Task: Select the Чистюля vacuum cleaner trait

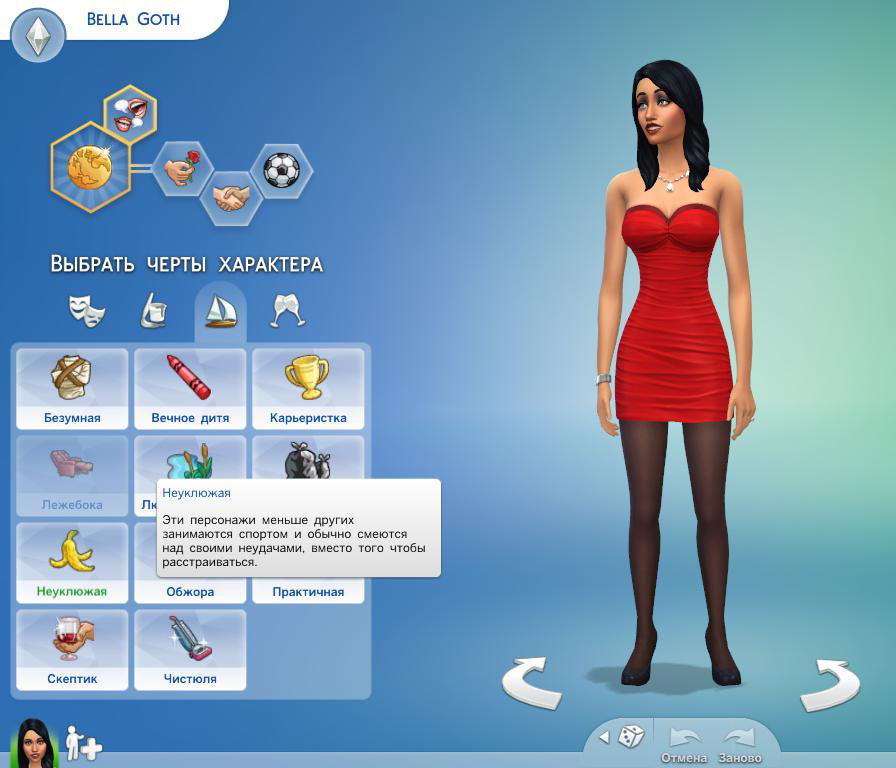Action: coord(190,650)
